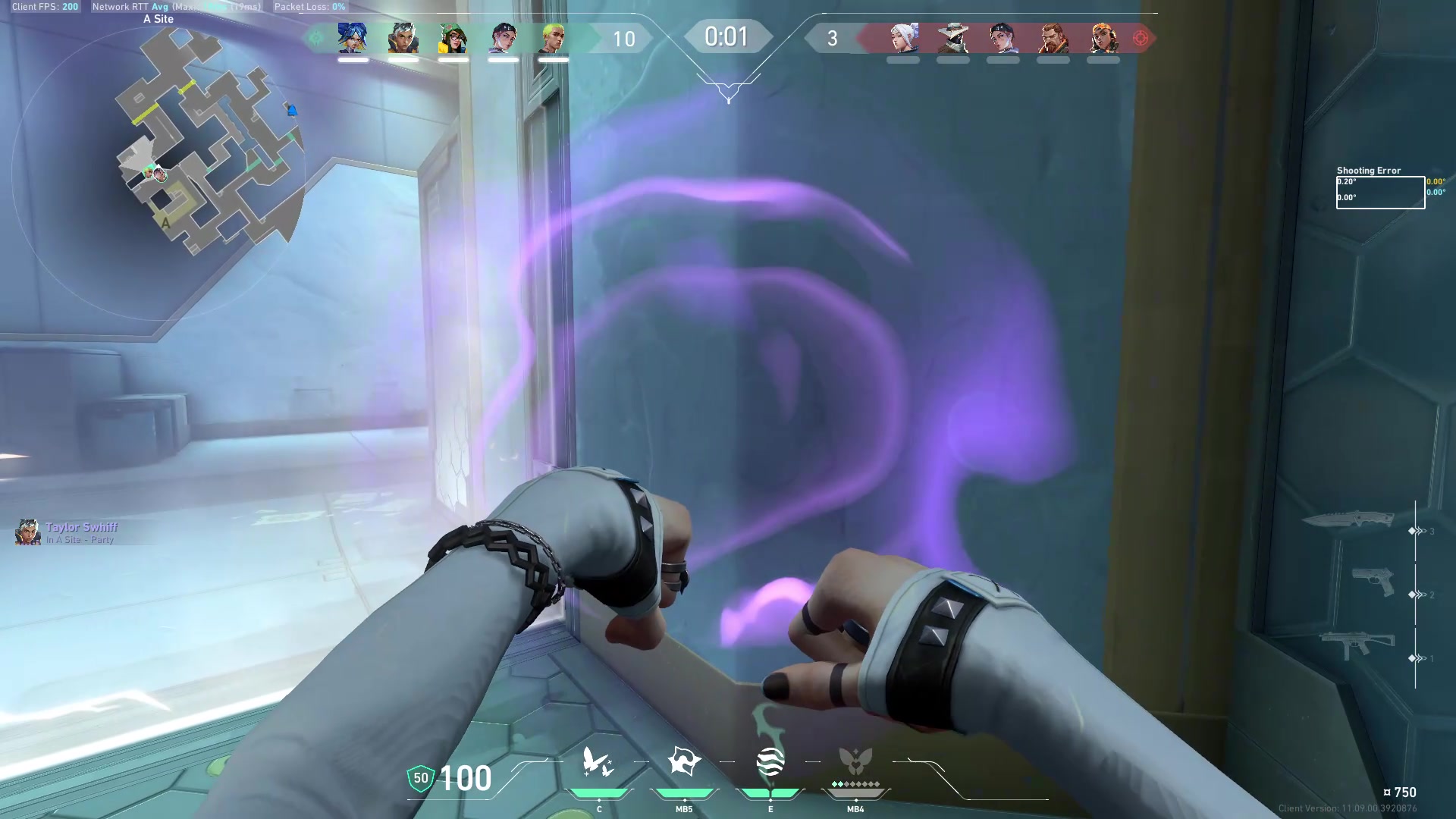Click the red spike icon beside the enemy score
Viewport: 1456px width, 819px height.
1139,38
